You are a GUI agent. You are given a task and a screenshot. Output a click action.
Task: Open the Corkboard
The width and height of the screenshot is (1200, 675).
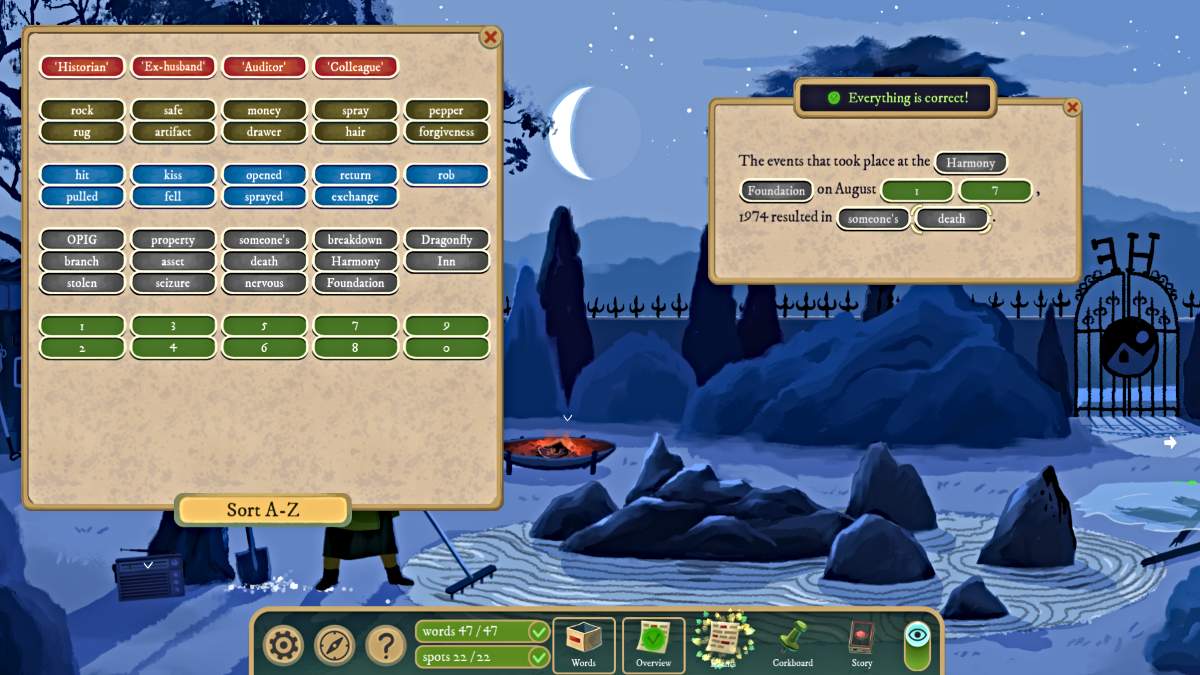tap(793, 645)
